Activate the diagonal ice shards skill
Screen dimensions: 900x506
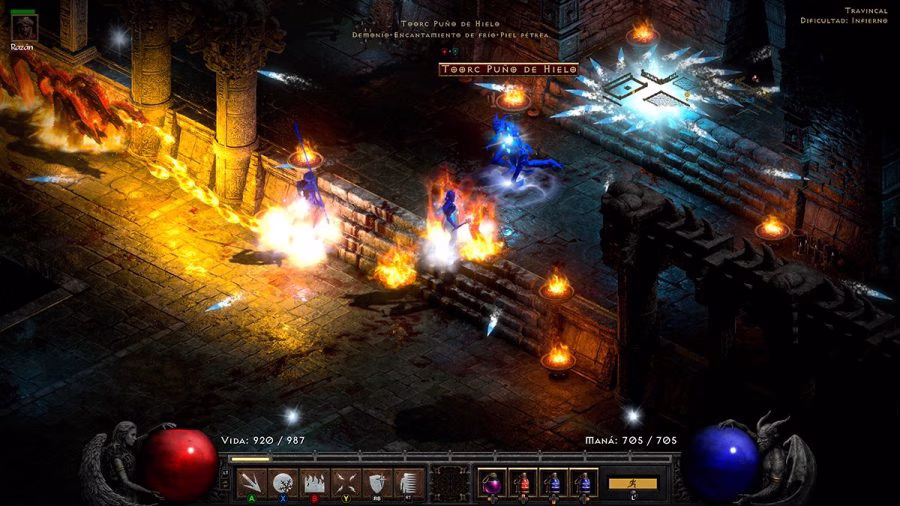click(x=253, y=482)
